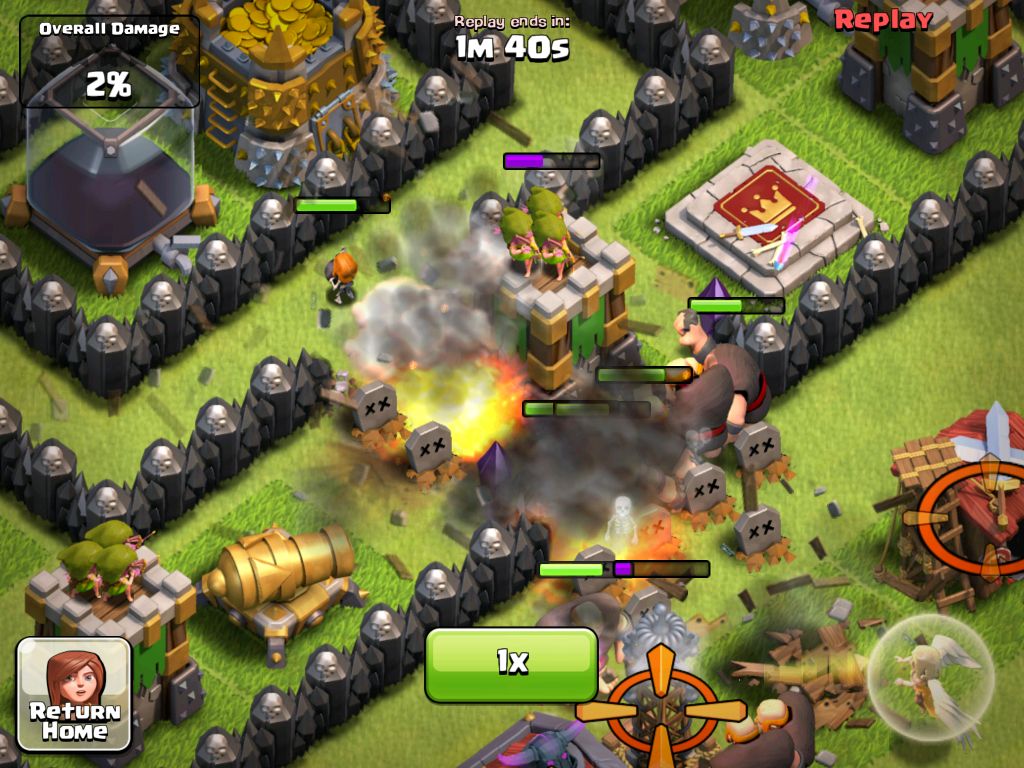
Task: Click the Return Home button
Action: click(x=74, y=695)
